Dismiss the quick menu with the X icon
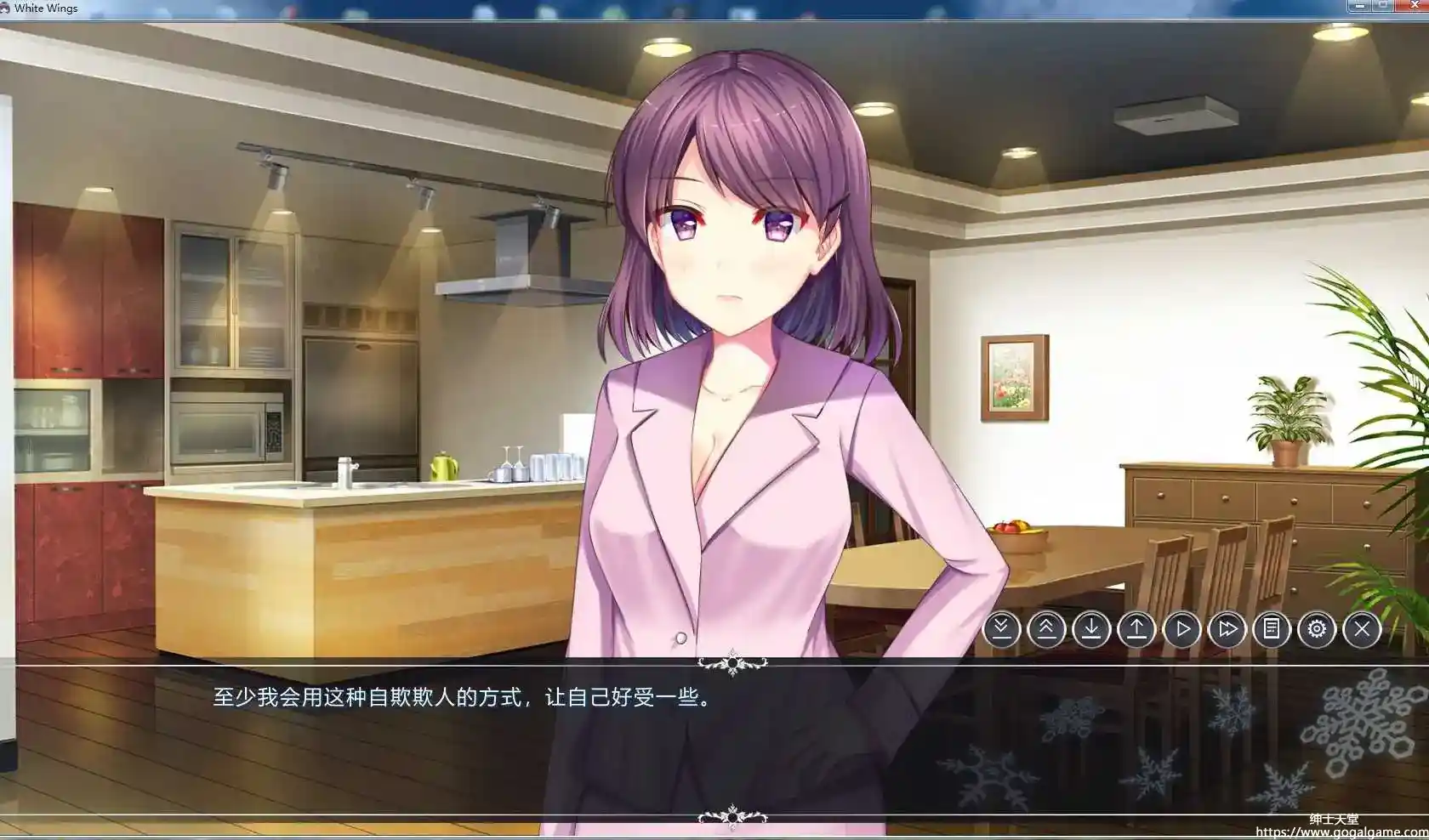 (x=1362, y=629)
